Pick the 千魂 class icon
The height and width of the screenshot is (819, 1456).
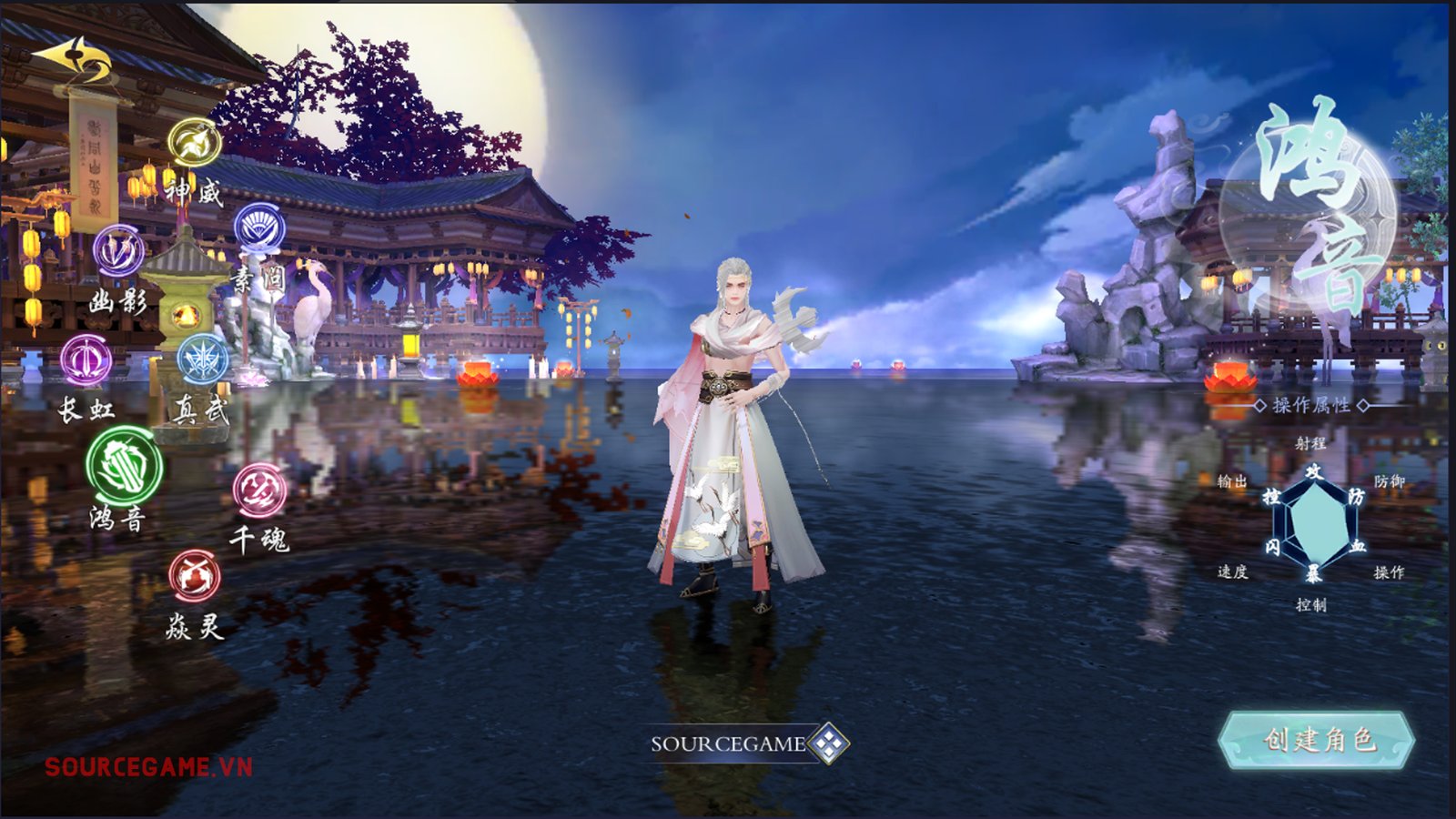pos(259,490)
